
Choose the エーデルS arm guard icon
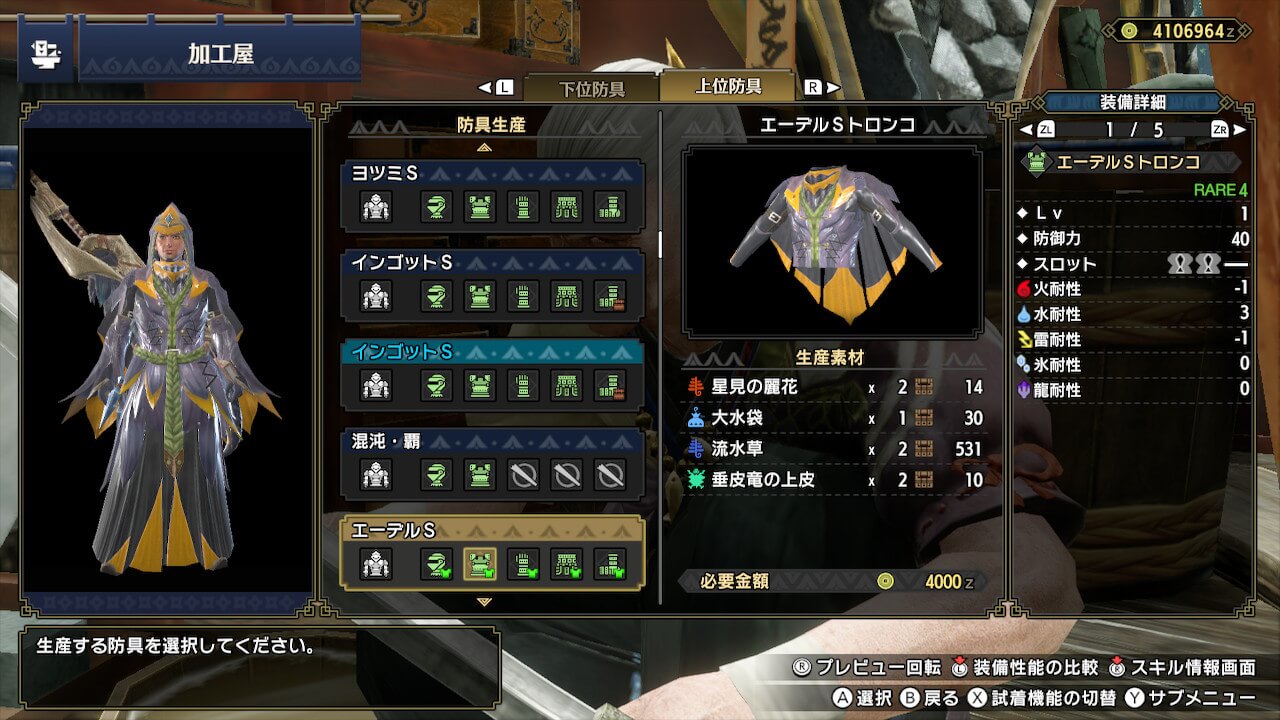(x=523, y=565)
